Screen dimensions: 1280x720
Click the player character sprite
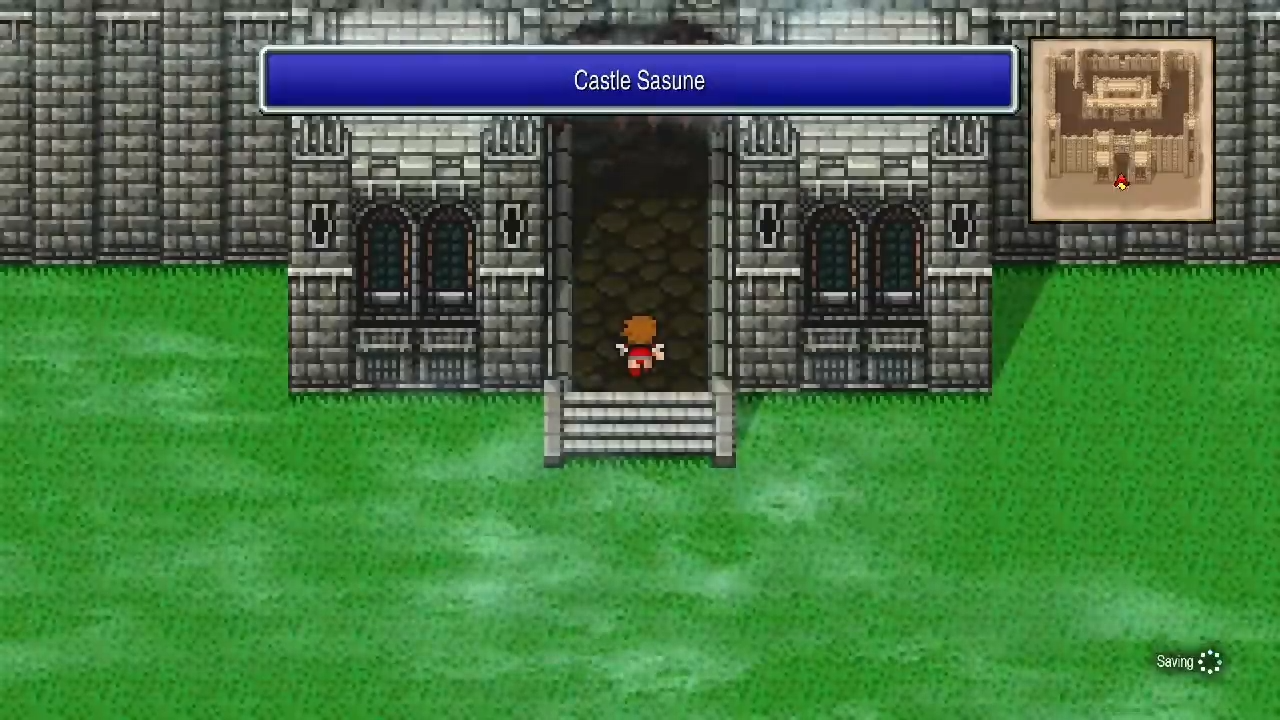click(x=640, y=345)
